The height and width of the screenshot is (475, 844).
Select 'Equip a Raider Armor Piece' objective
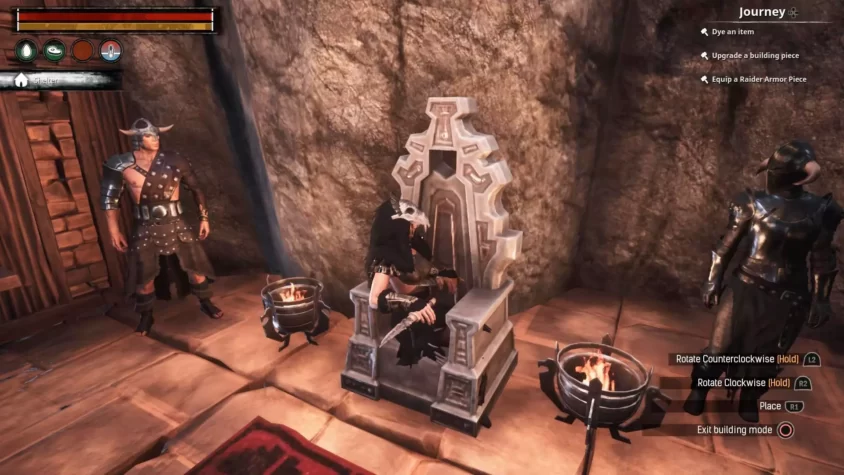click(759, 79)
